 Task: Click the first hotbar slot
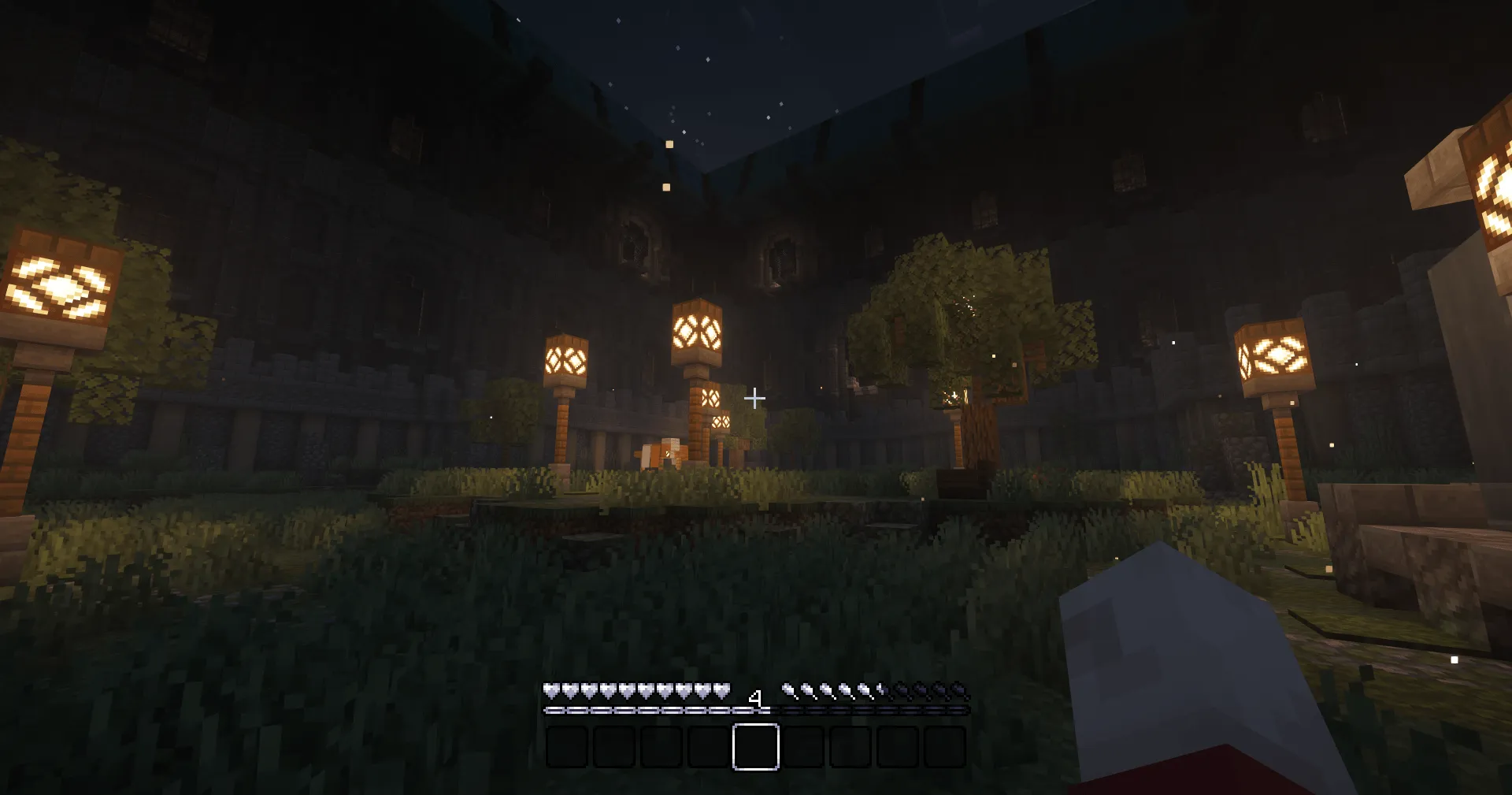[x=567, y=745]
